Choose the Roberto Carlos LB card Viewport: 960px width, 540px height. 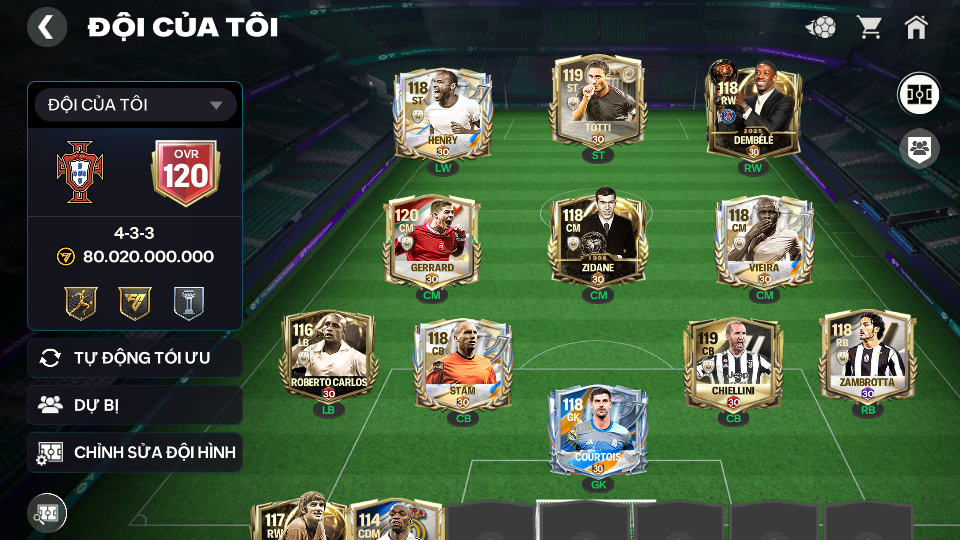[x=328, y=358]
